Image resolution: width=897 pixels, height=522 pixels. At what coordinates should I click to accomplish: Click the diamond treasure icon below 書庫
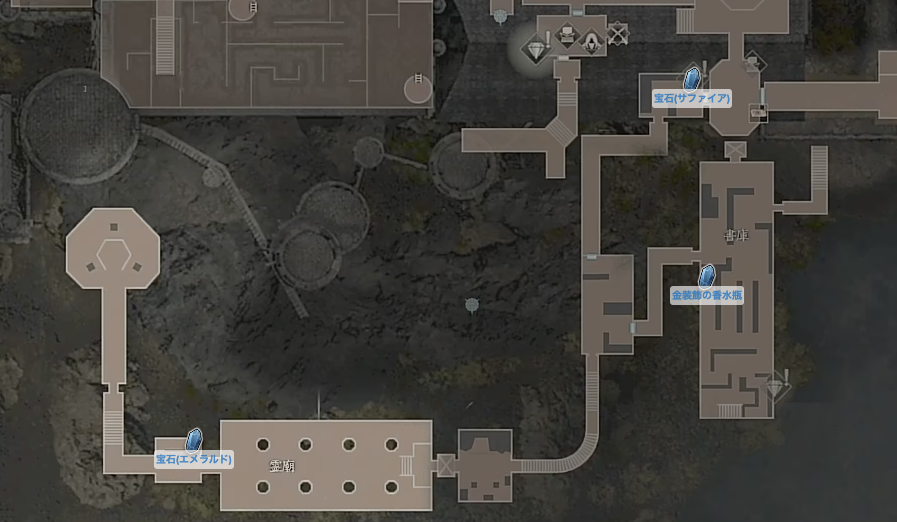click(774, 386)
